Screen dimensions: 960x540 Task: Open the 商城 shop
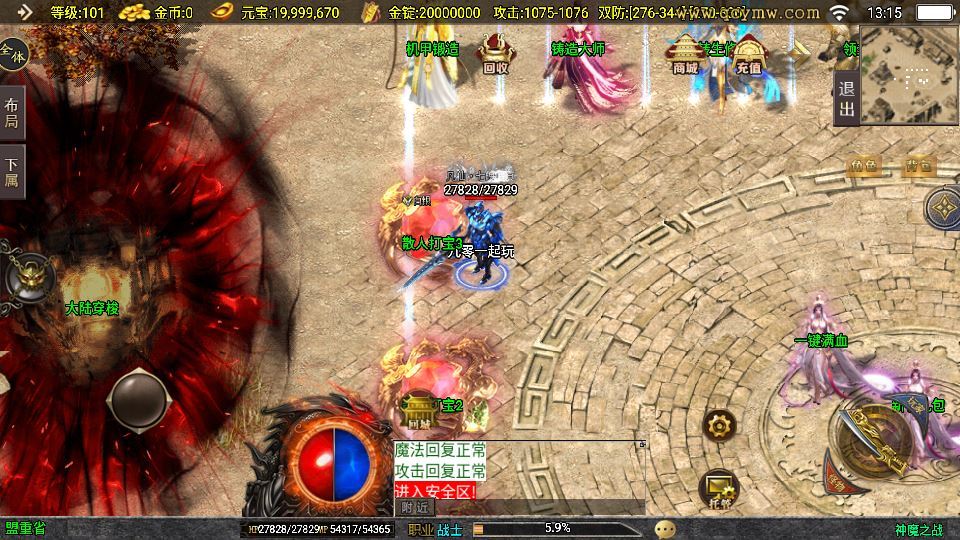685,54
